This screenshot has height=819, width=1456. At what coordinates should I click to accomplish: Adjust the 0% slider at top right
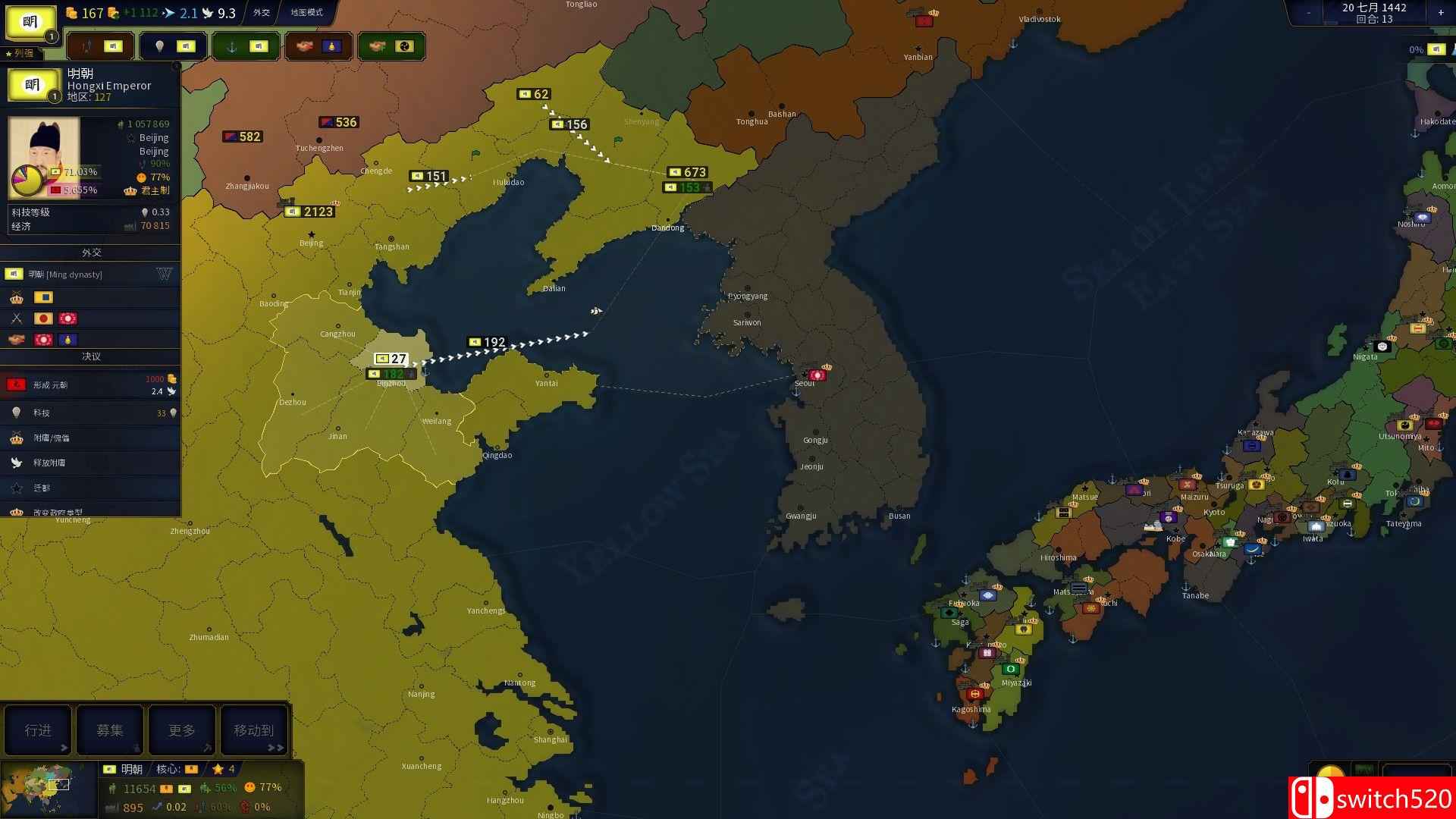[1417, 50]
